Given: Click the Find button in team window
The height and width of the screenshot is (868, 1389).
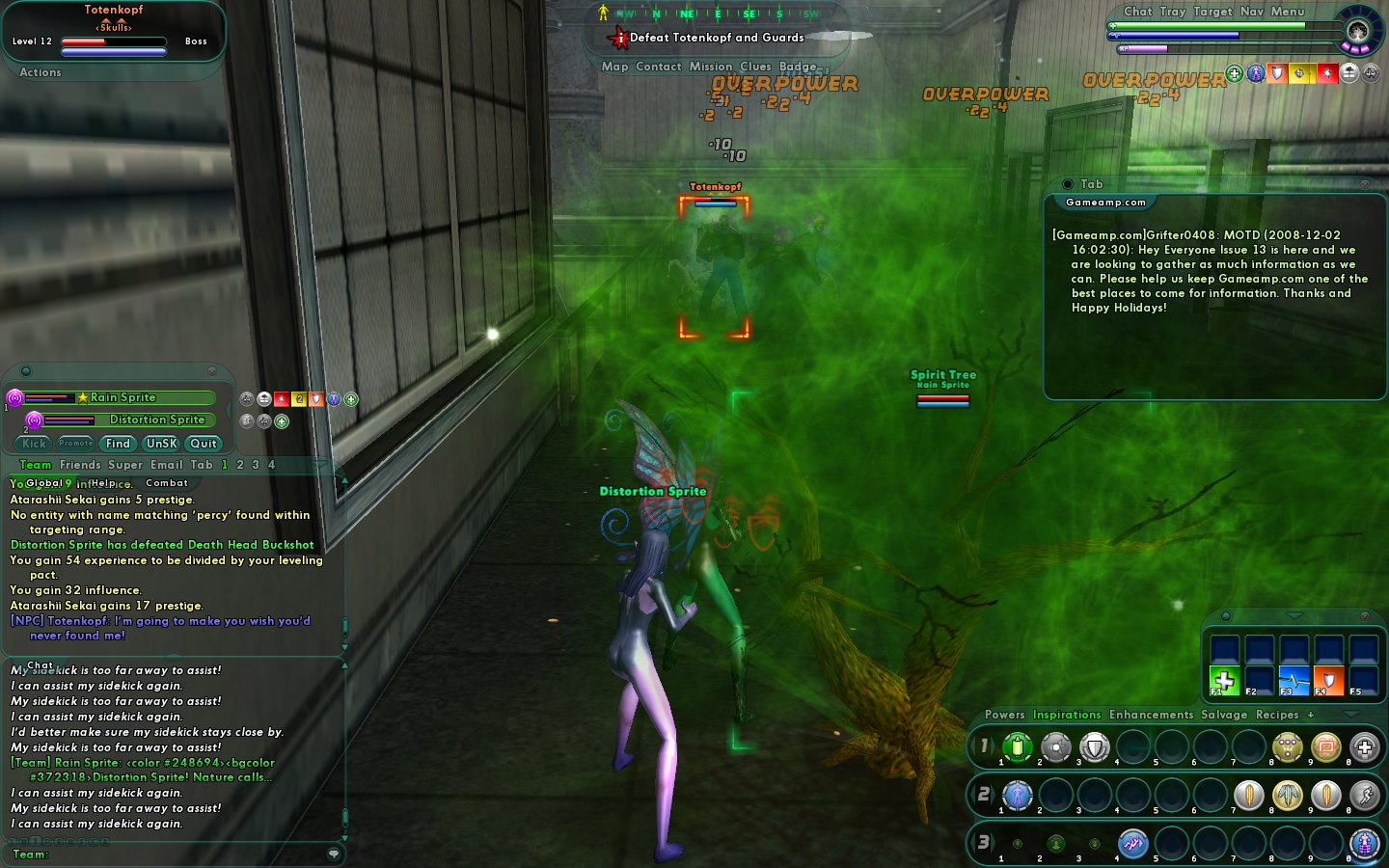Looking at the screenshot, I should tap(118, 444).
